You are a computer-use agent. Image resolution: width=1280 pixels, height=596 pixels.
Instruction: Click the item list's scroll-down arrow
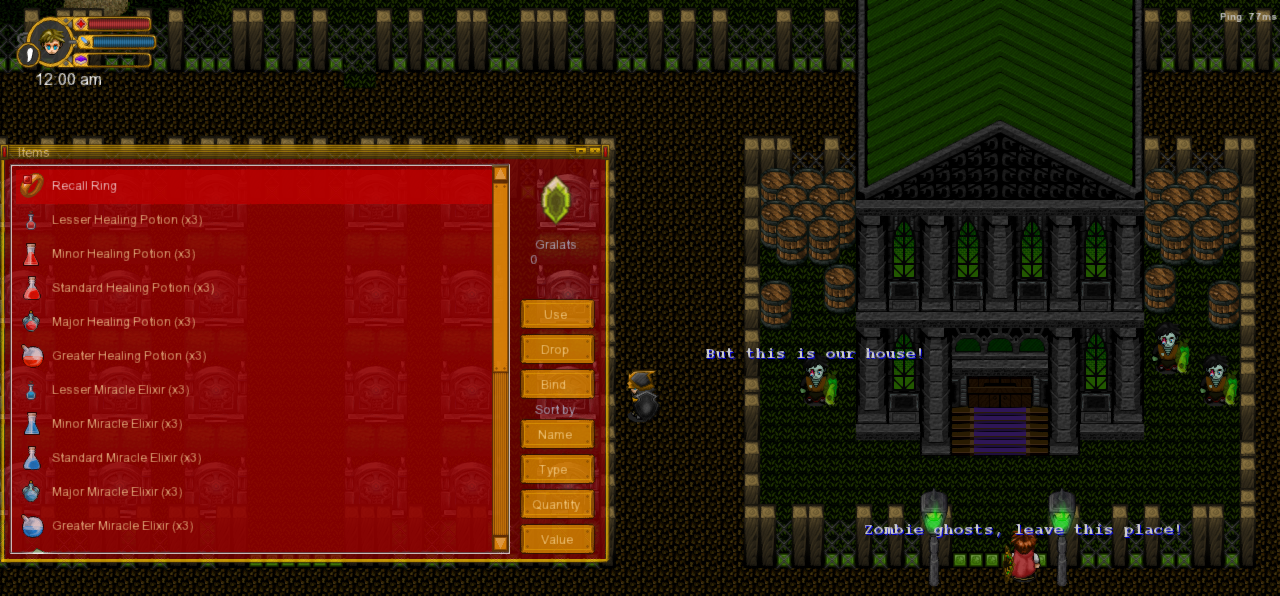(501, 543)
